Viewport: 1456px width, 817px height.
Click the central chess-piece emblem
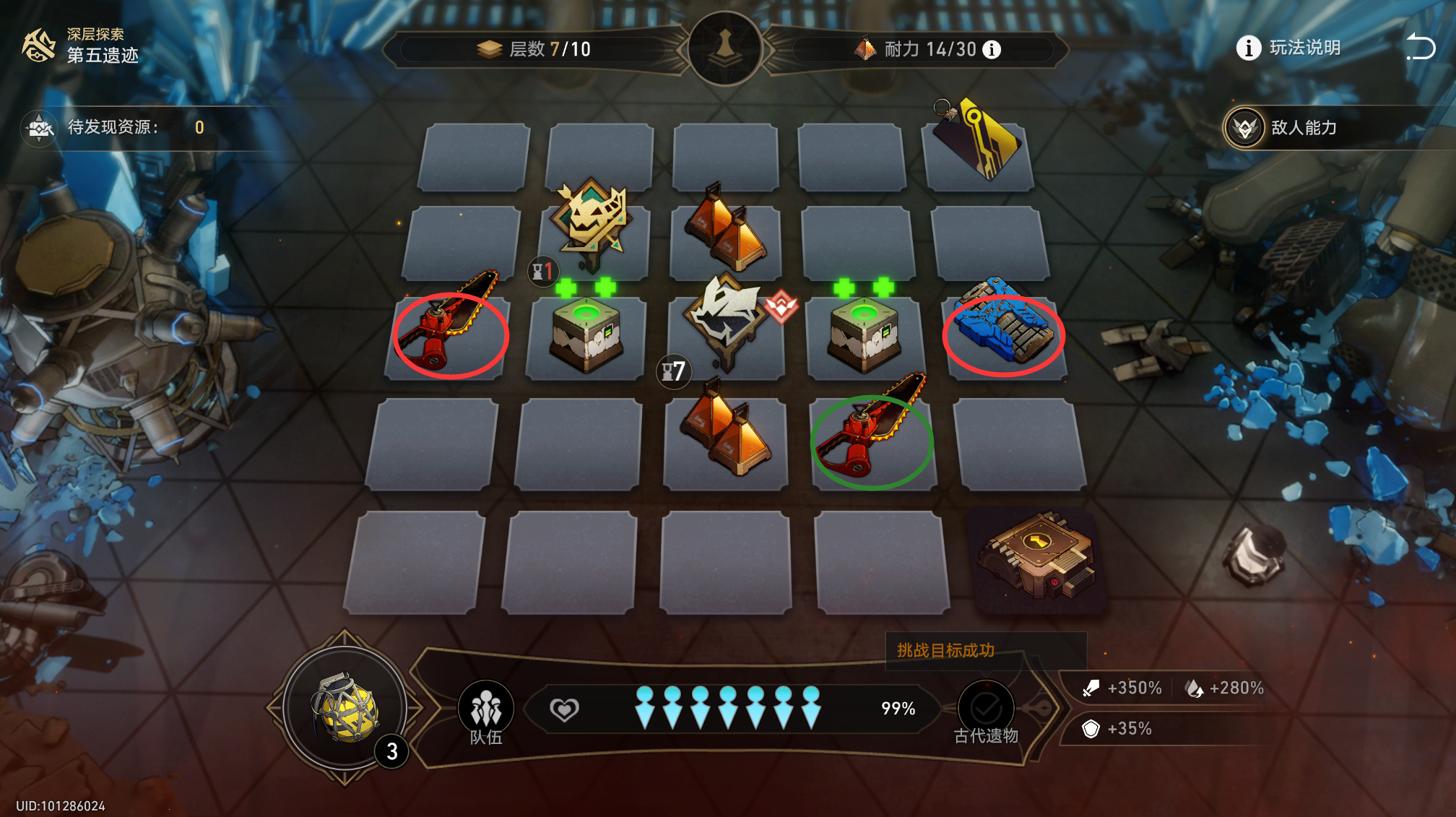[725, 48]
